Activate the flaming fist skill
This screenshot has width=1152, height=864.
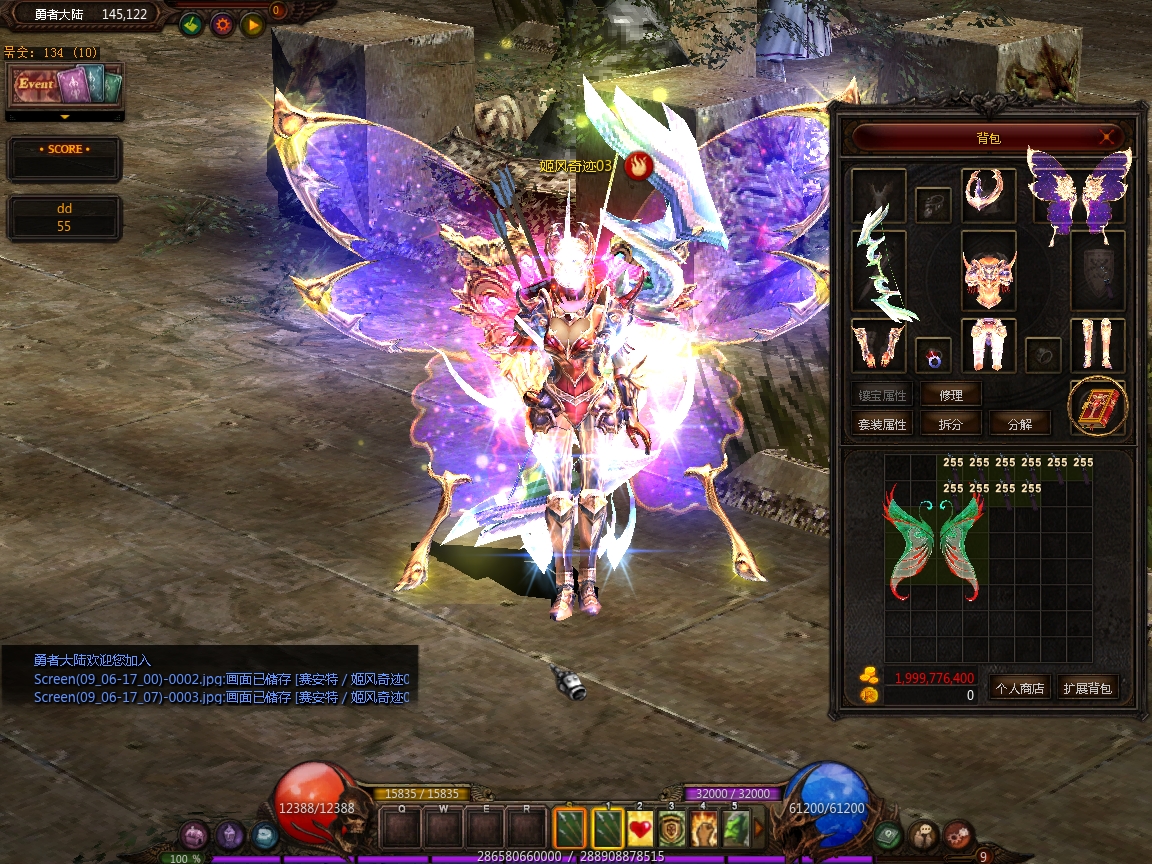[704, 829]
